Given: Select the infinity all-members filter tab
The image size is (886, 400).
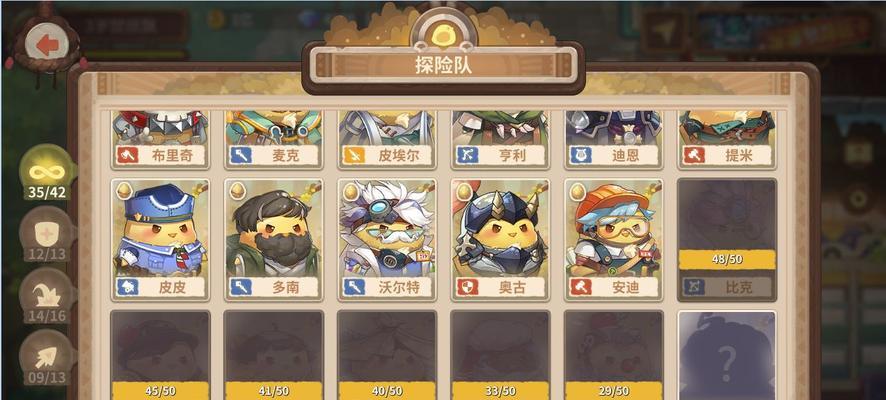Looking at the screenshot, I should (x=46, y=173).
